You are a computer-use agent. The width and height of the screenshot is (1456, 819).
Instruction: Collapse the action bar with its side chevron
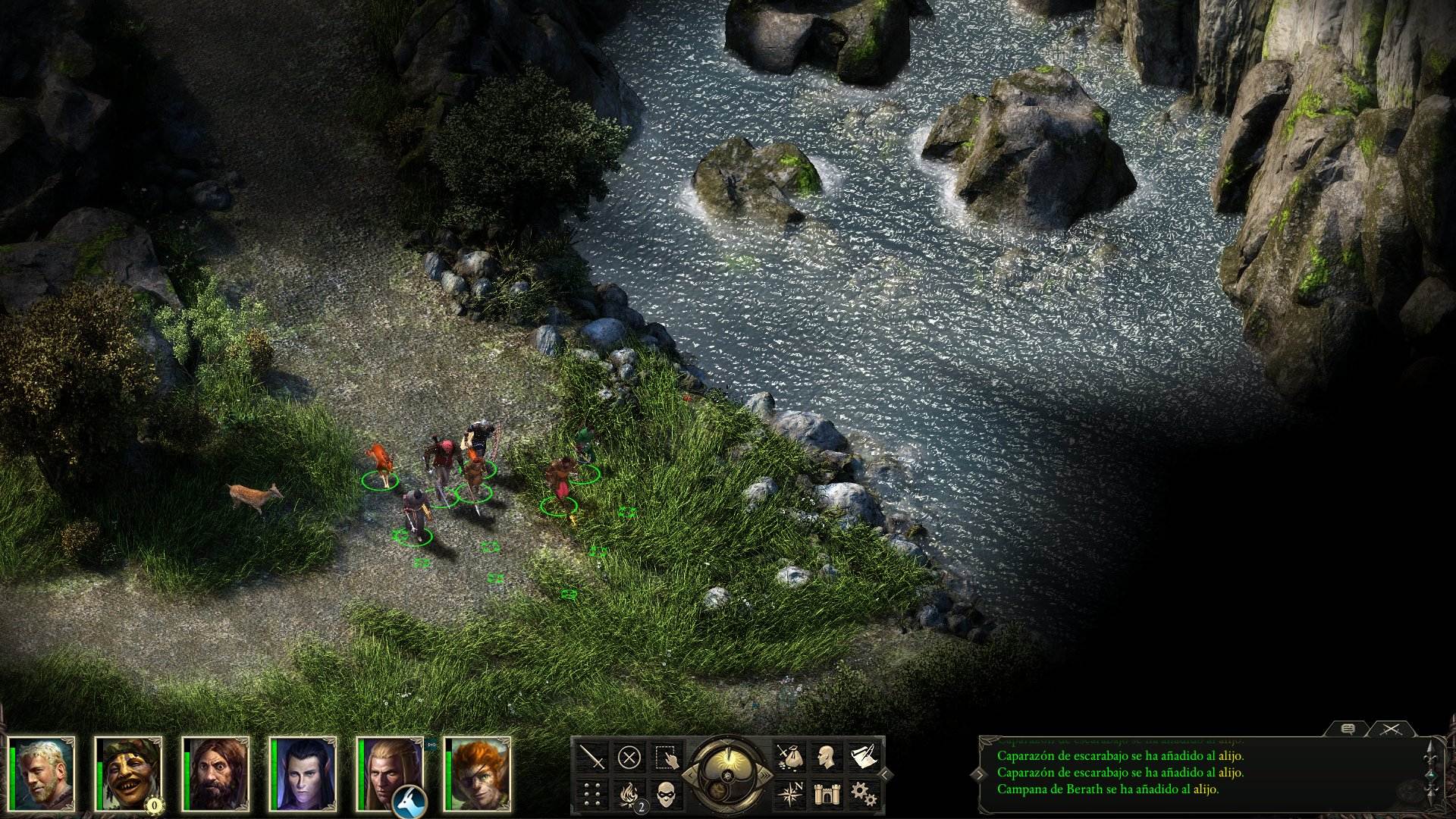coord(884,775)
